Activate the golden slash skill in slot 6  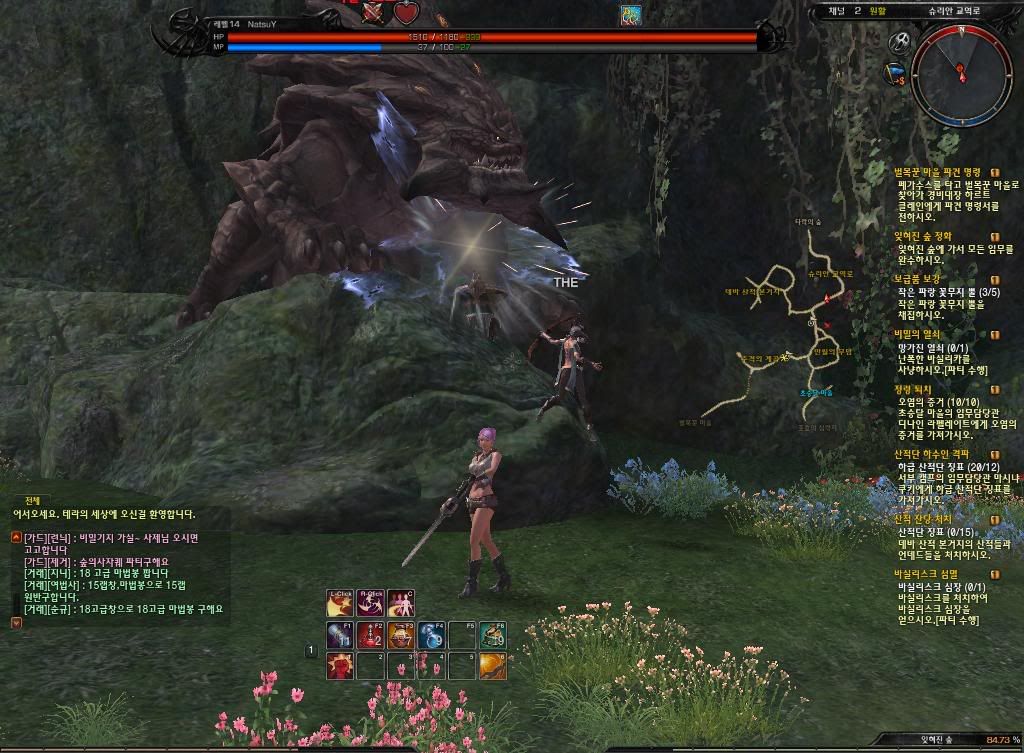pos(491,665)
